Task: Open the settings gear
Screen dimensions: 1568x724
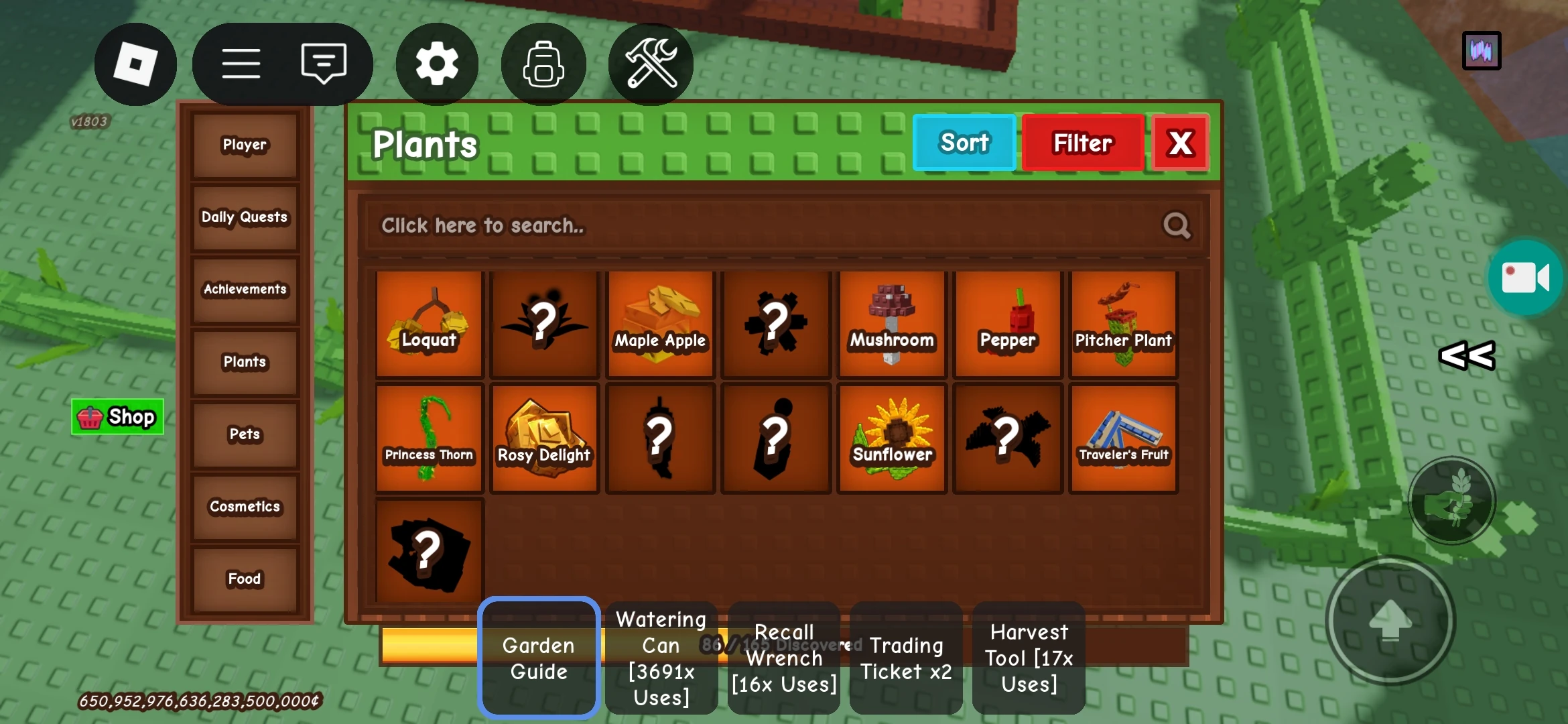Action: (437, 62)
